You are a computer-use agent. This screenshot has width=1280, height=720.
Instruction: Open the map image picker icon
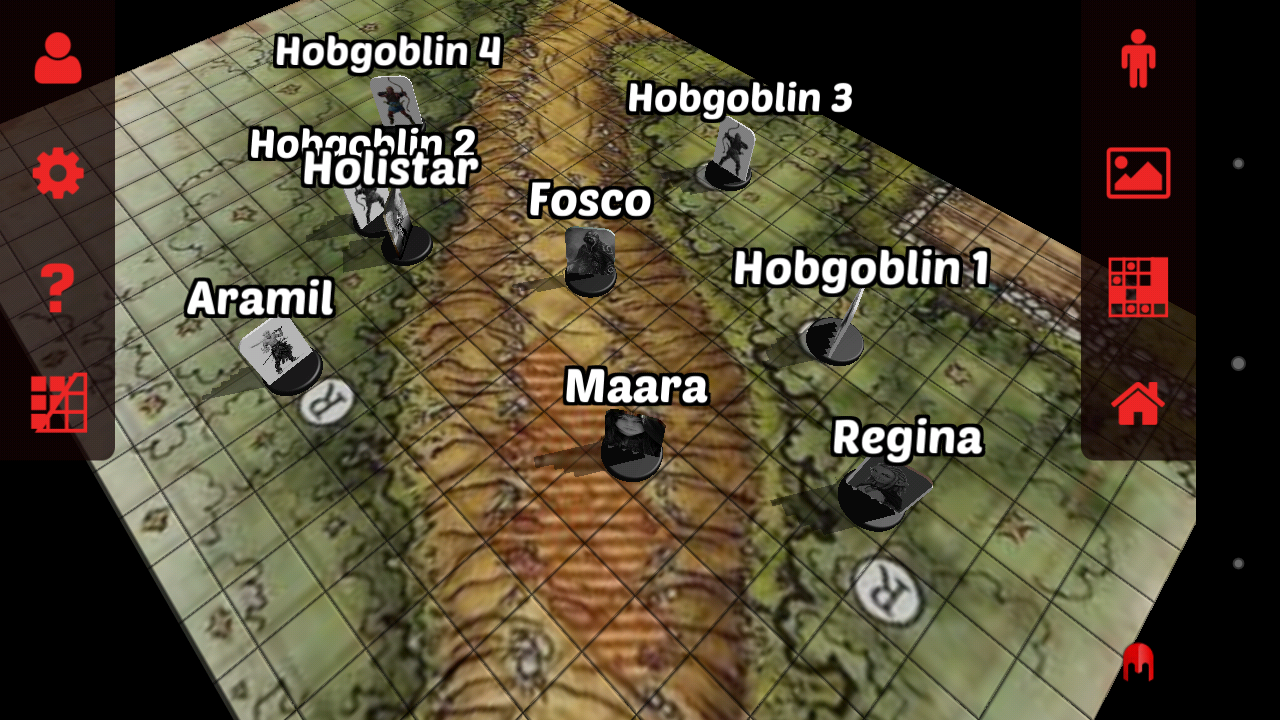1140,170
